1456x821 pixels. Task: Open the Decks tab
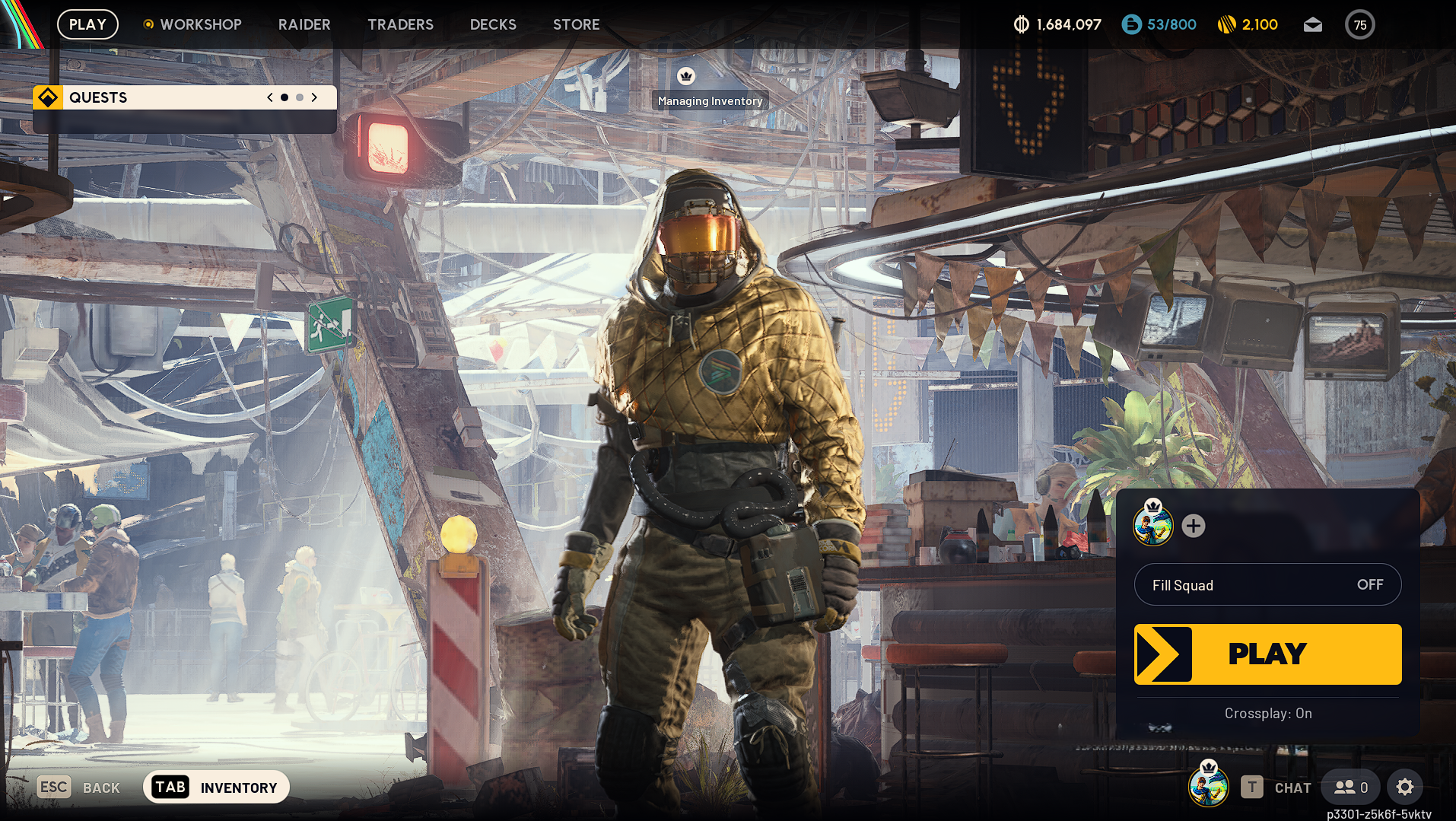(x=493, y=24)
